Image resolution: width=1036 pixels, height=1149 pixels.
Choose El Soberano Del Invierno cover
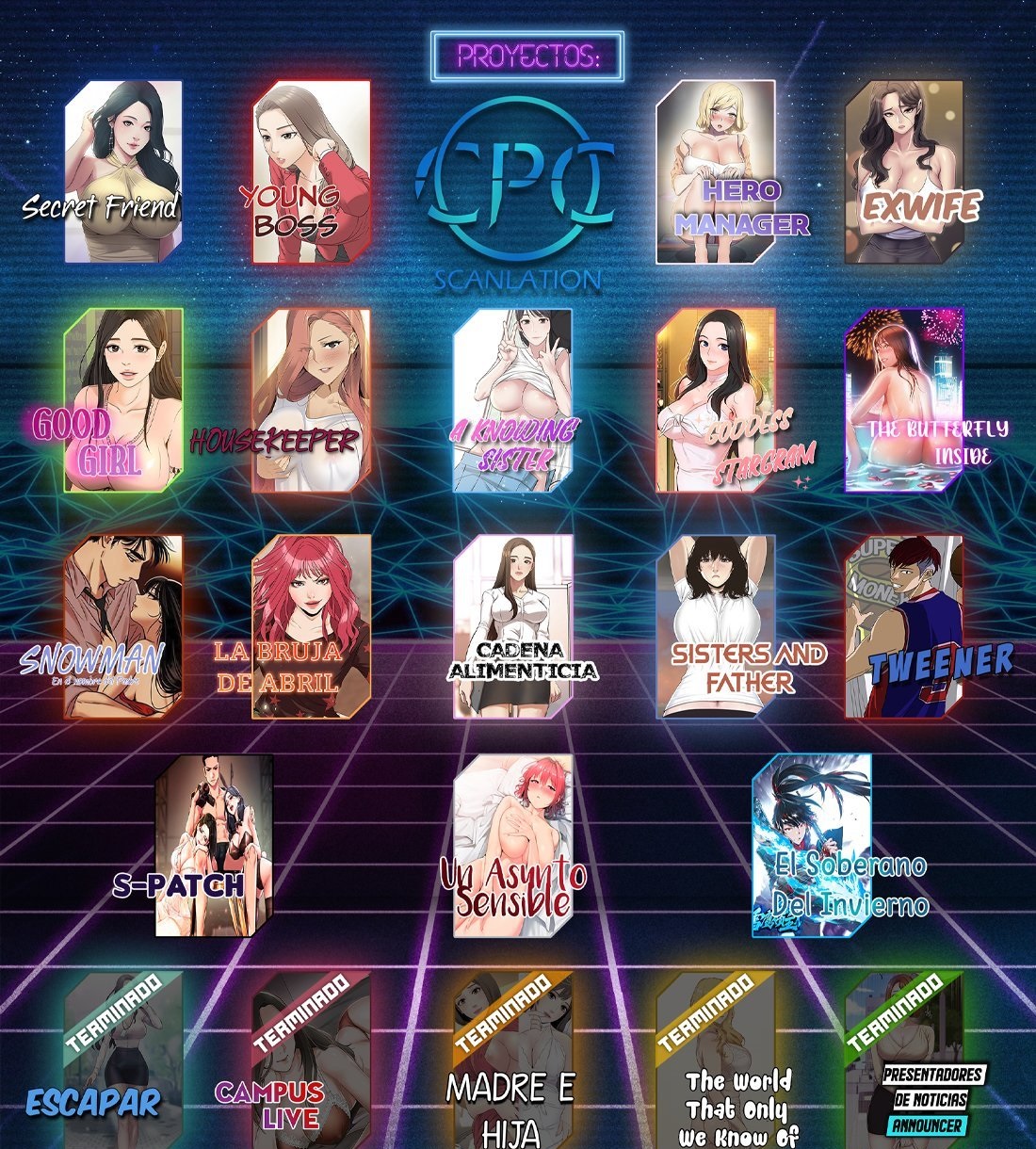click(x=812, y=846)
